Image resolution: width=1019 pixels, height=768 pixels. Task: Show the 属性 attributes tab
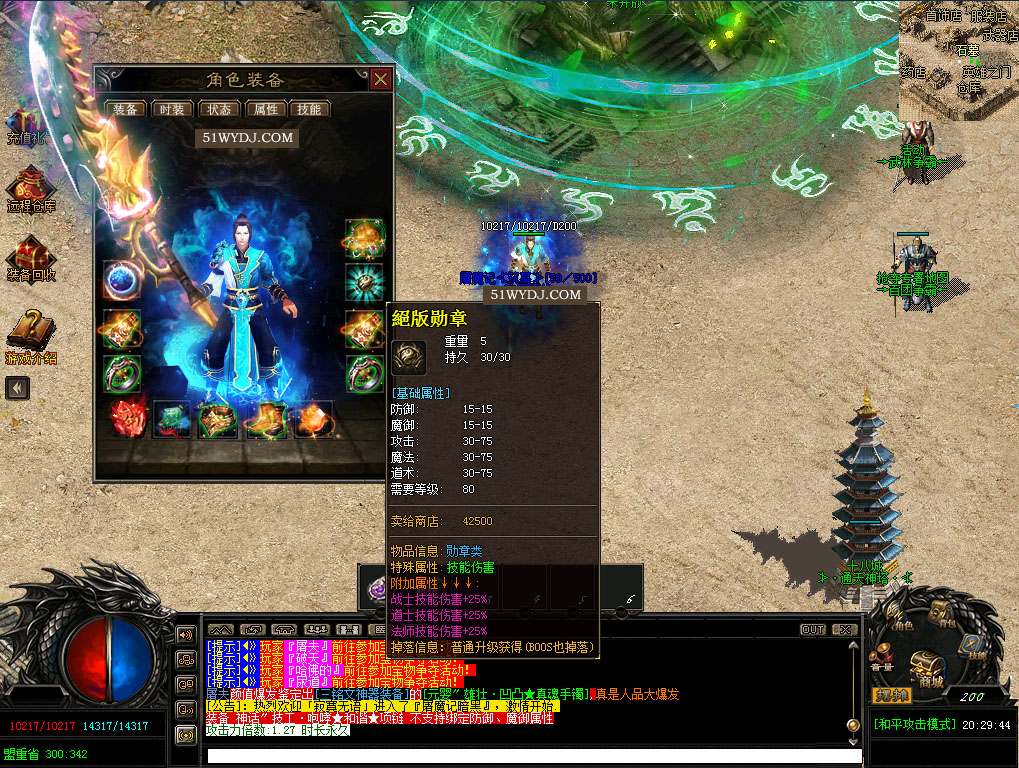point(265,110)
